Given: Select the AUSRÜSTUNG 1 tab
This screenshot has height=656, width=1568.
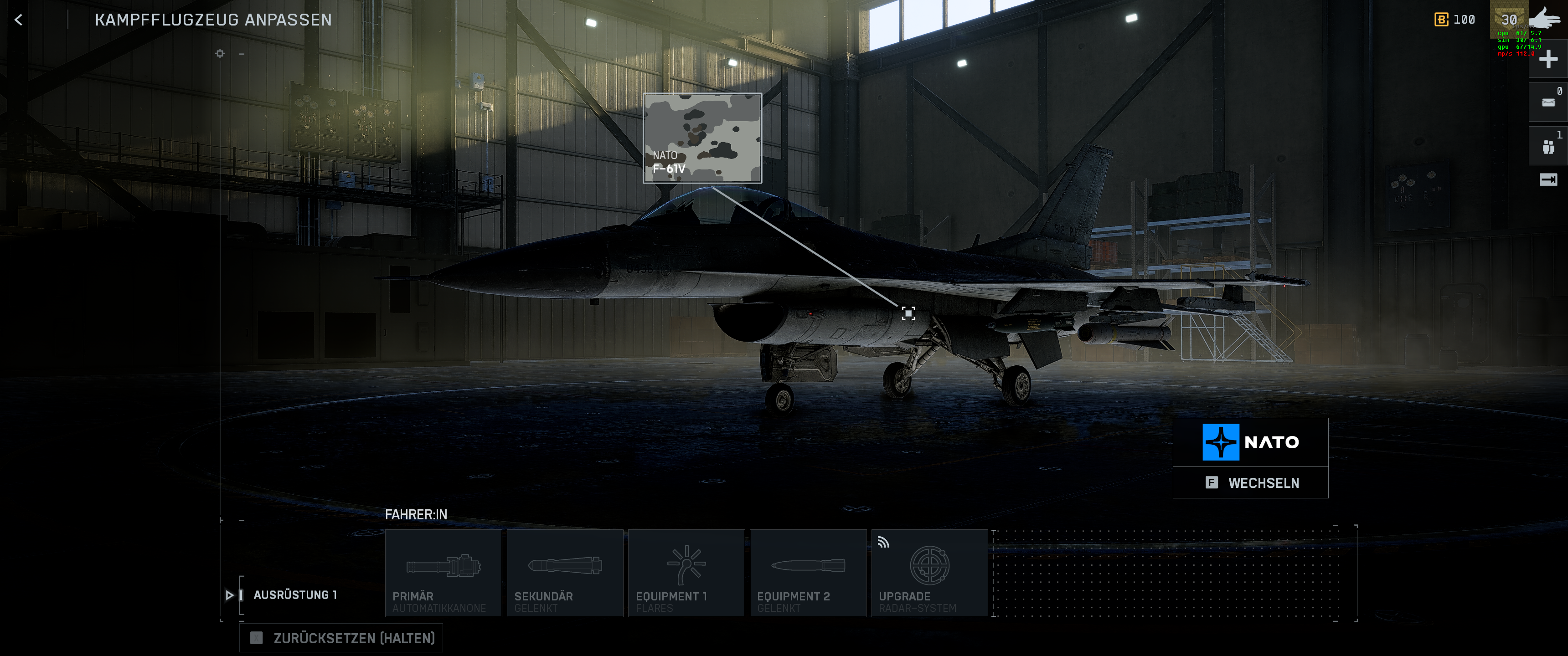Looking at the screenshot, I should pos(295,595).
